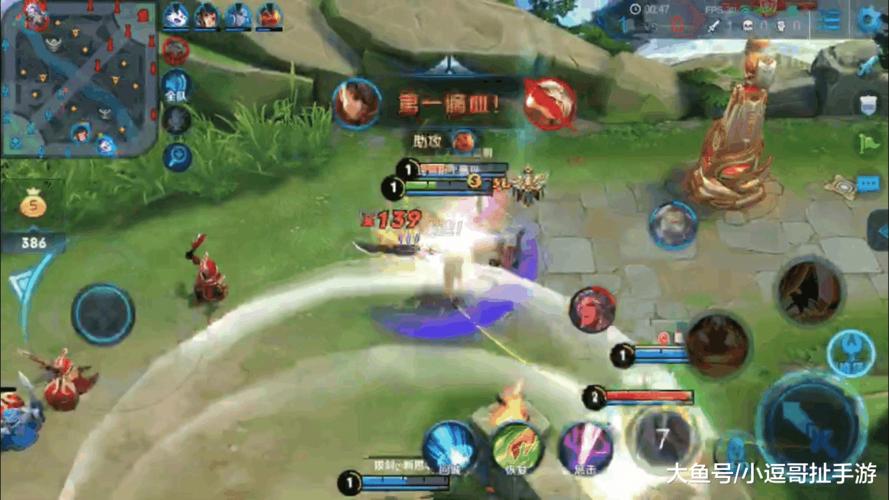889x500 pixels.
Task: Toggle the 全队 team voice speaker
Action: pyautogui.click(x=177, y=86)
